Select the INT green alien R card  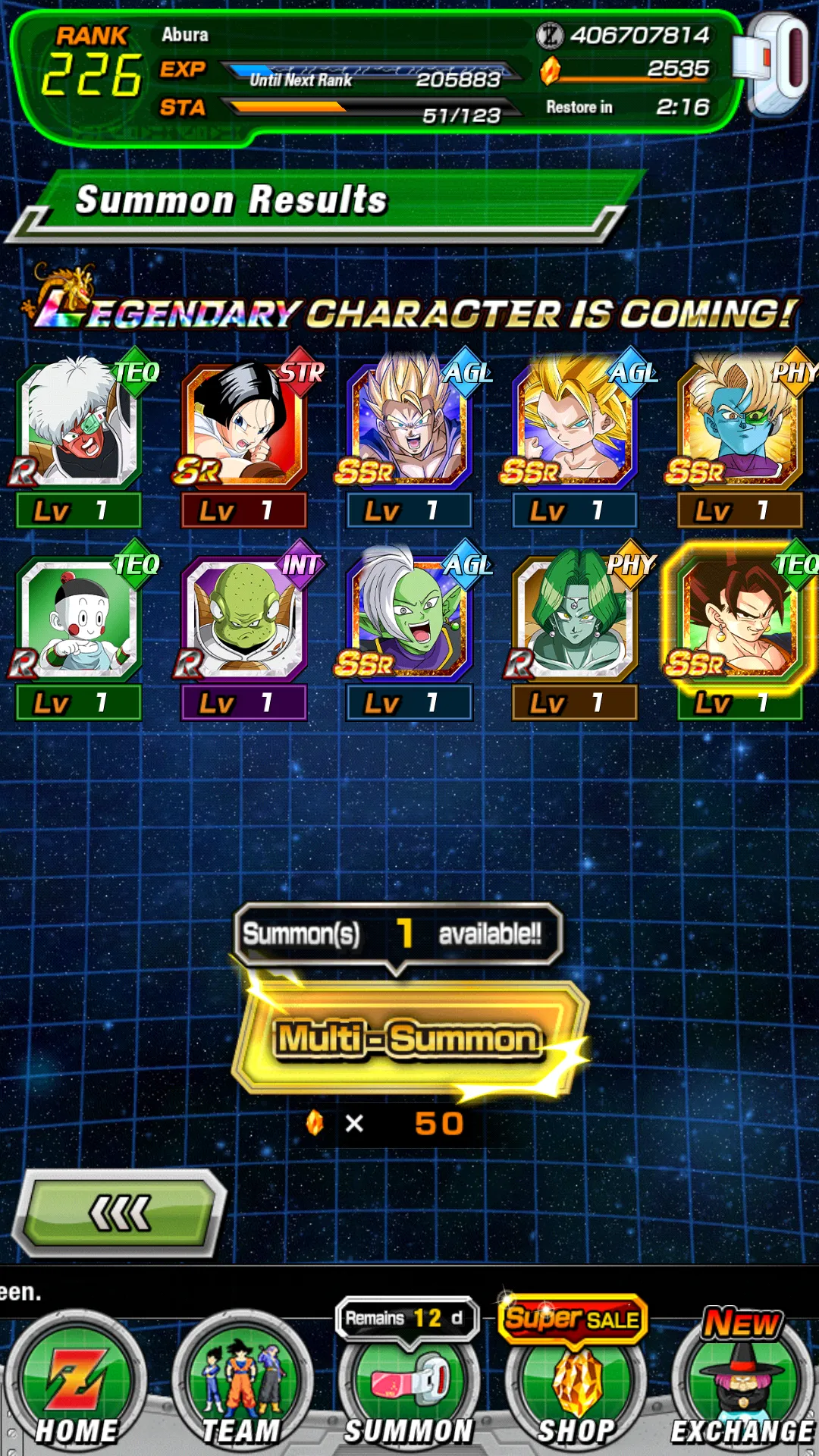(x=244, y=620)
